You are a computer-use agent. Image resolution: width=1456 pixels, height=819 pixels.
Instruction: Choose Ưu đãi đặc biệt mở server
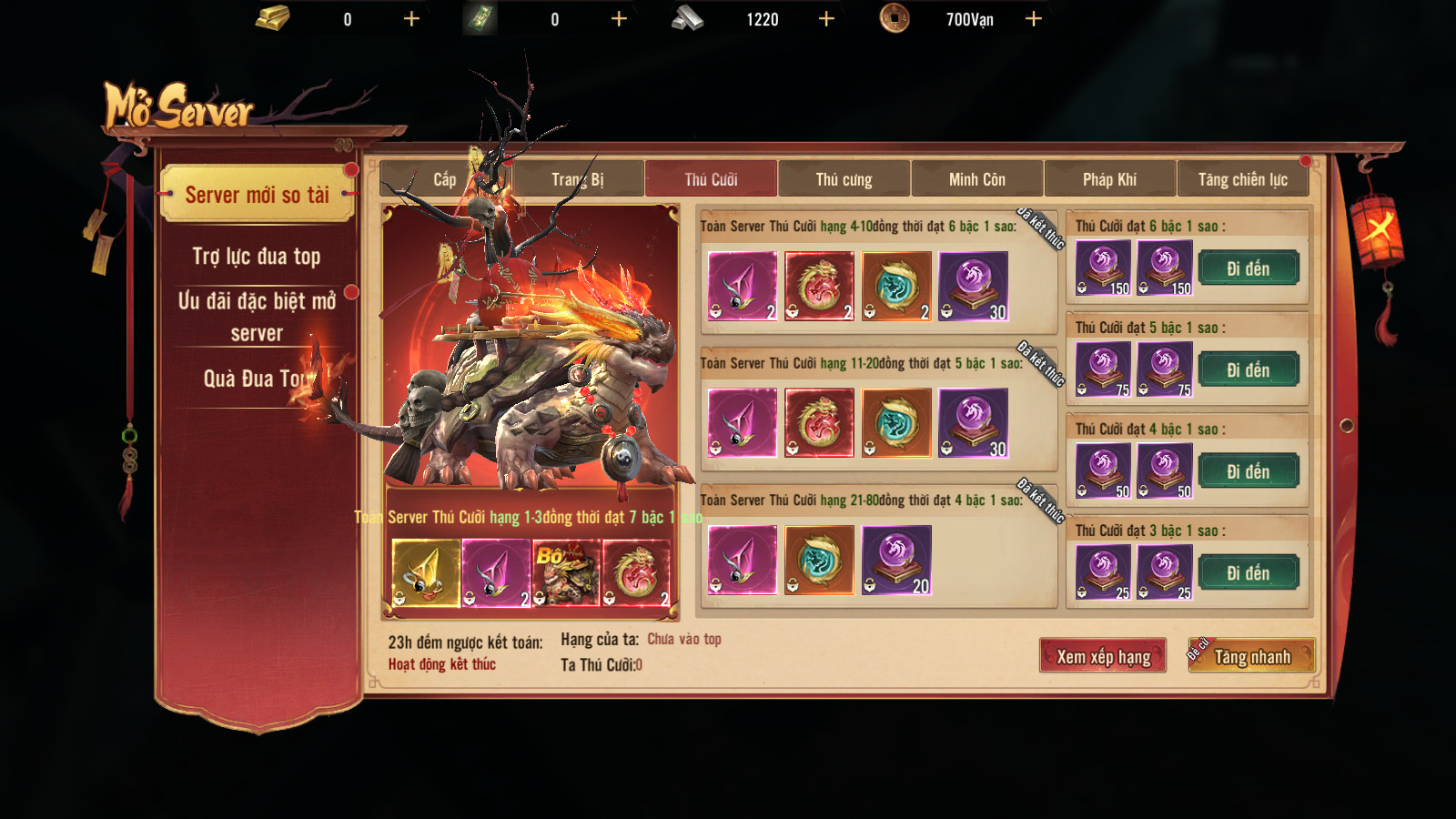coord(257,317)
